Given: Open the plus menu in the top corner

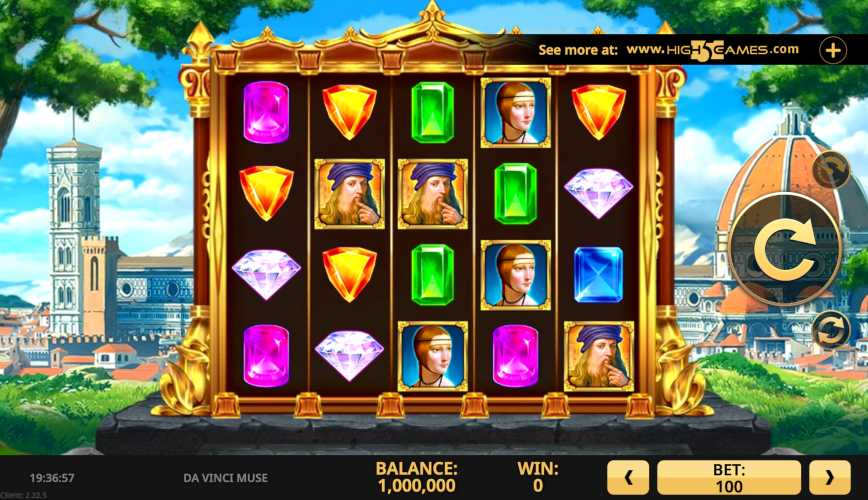Looking at the screenshot, I should pyautogui.click(x=833, y=49).
